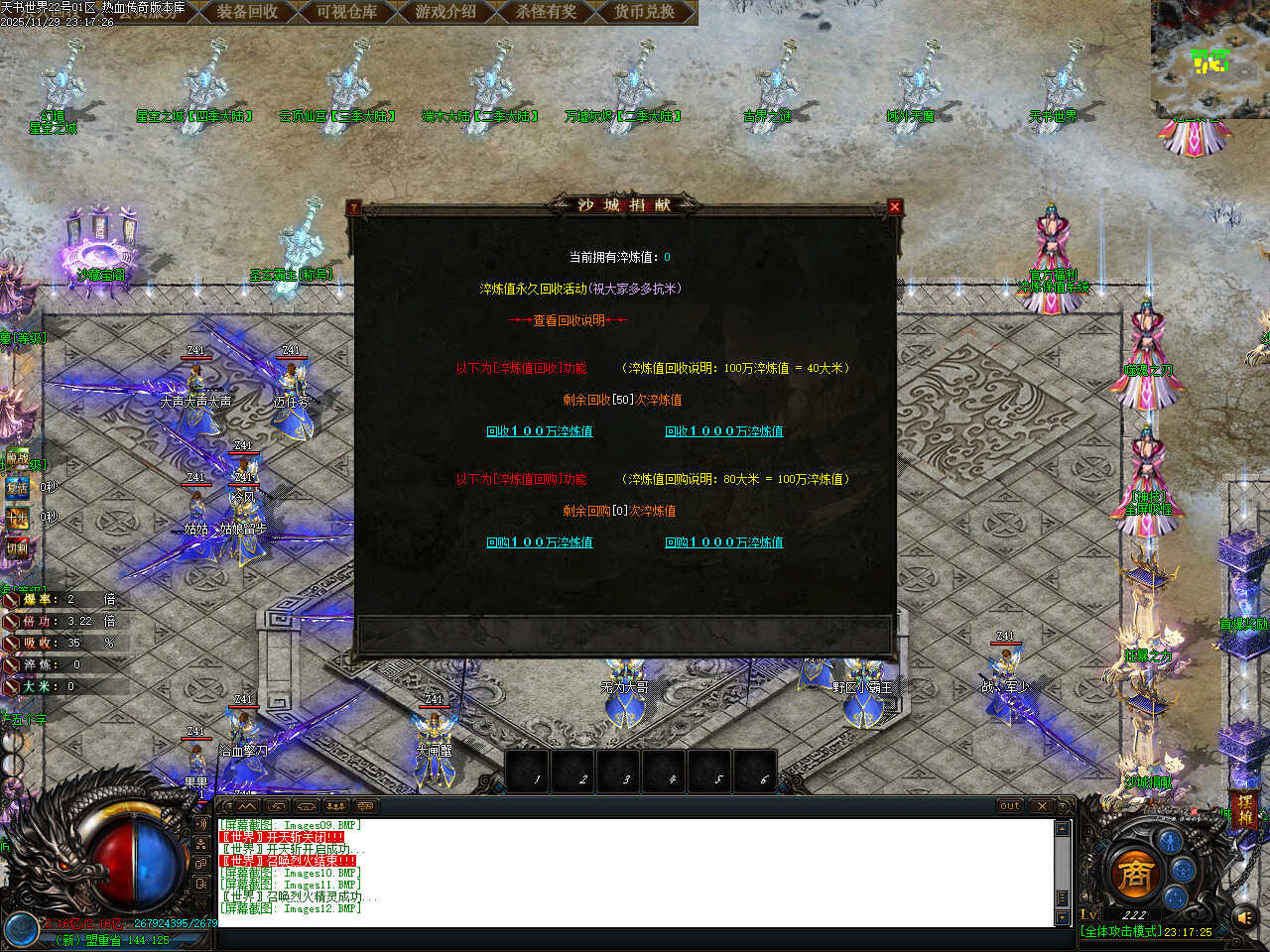The image size is (1270, 952).
Task: Open the 游戏介绍 top menu
Action: pos(445,12)
